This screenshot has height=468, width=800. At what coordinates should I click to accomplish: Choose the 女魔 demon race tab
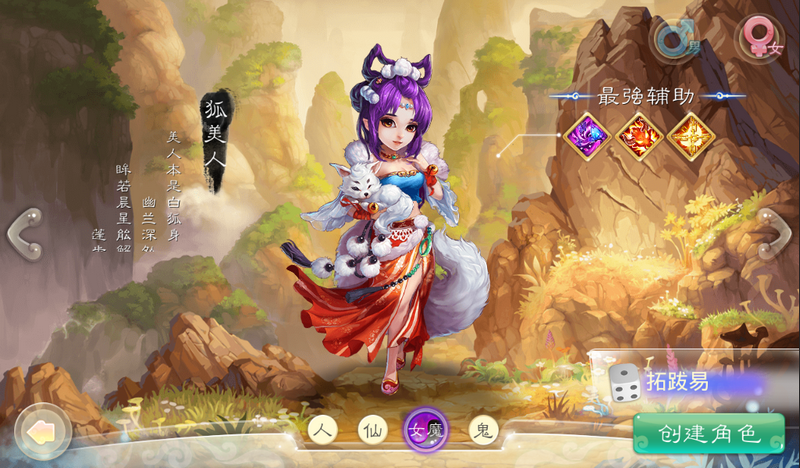(424, 432)
